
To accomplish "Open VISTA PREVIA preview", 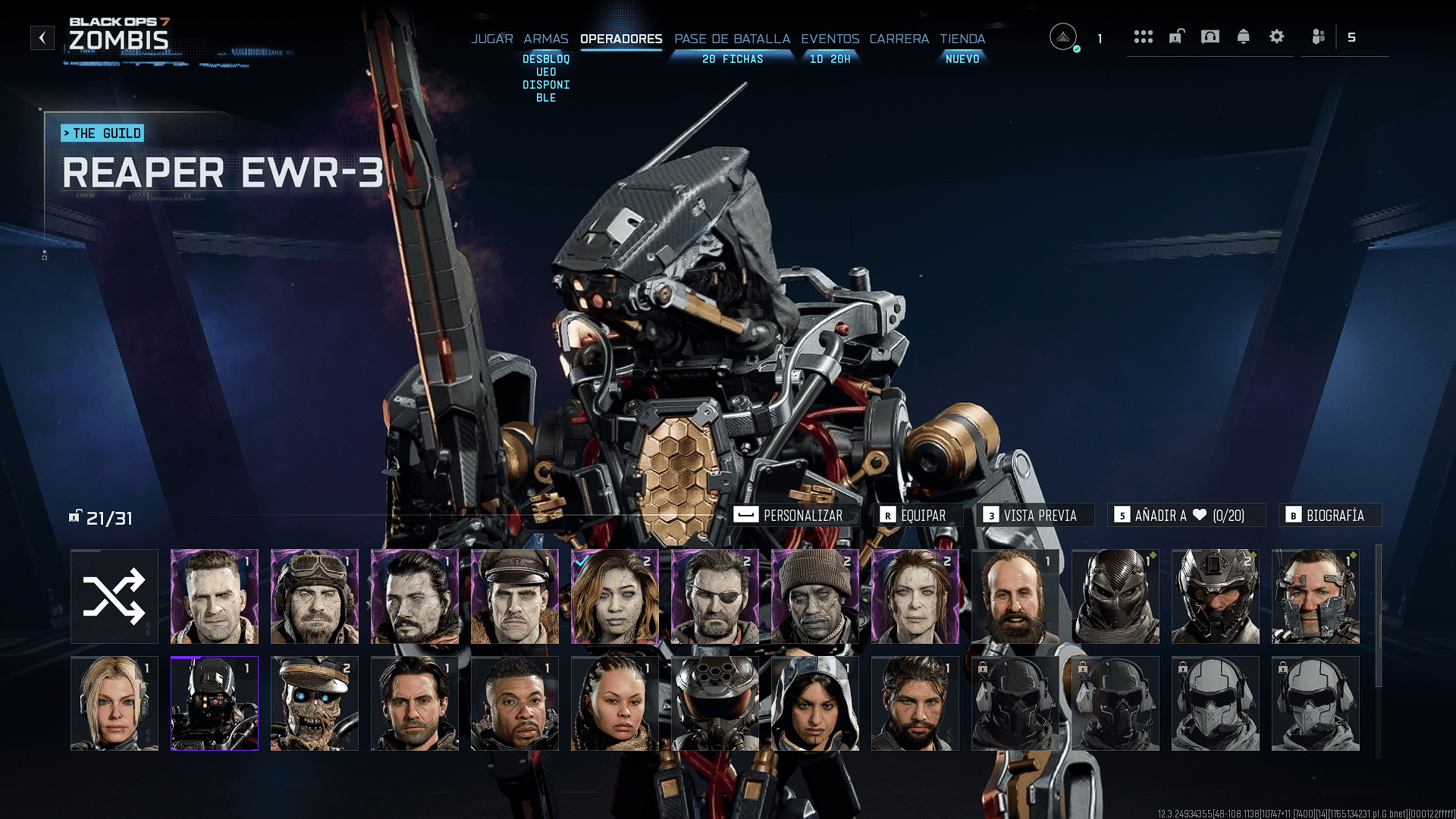I will coord(1034,516).
